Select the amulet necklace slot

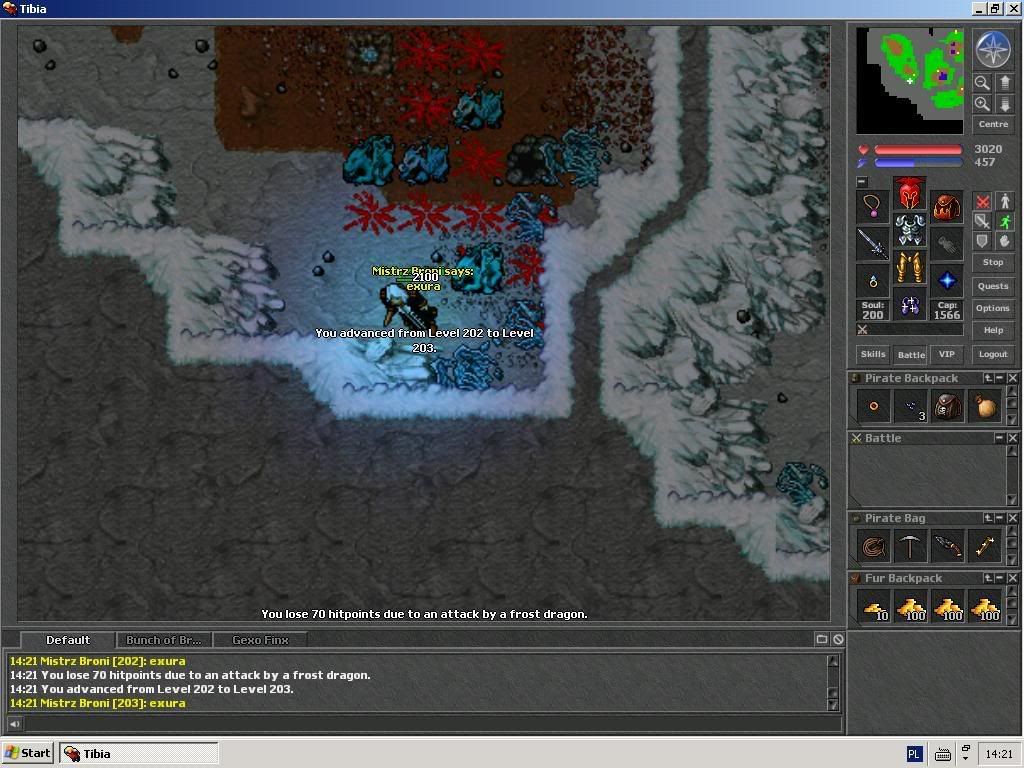(873, 206)
